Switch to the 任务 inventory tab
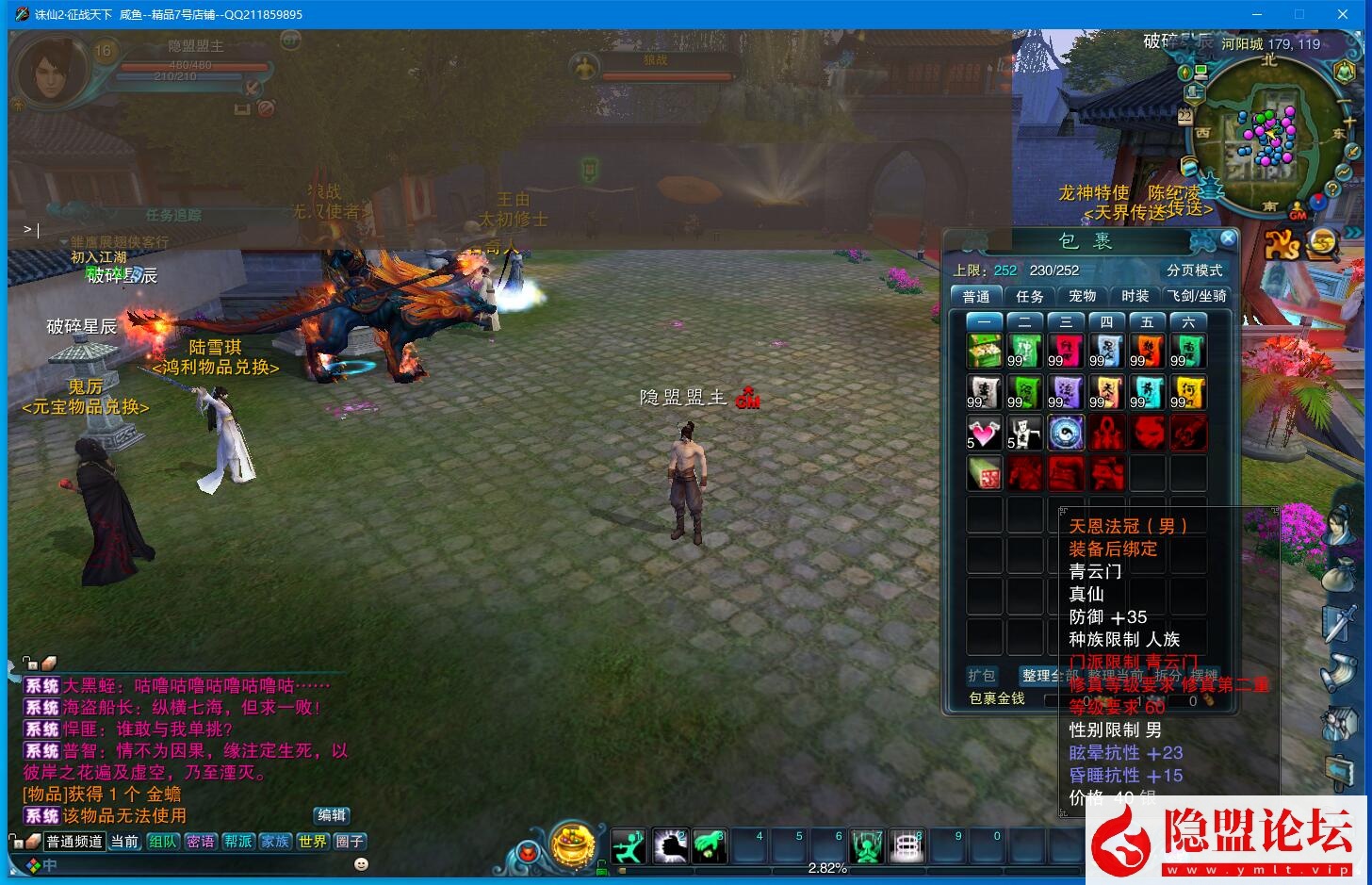The height and width of the screenshot is (885, 1372). (x=1029, y=296)
